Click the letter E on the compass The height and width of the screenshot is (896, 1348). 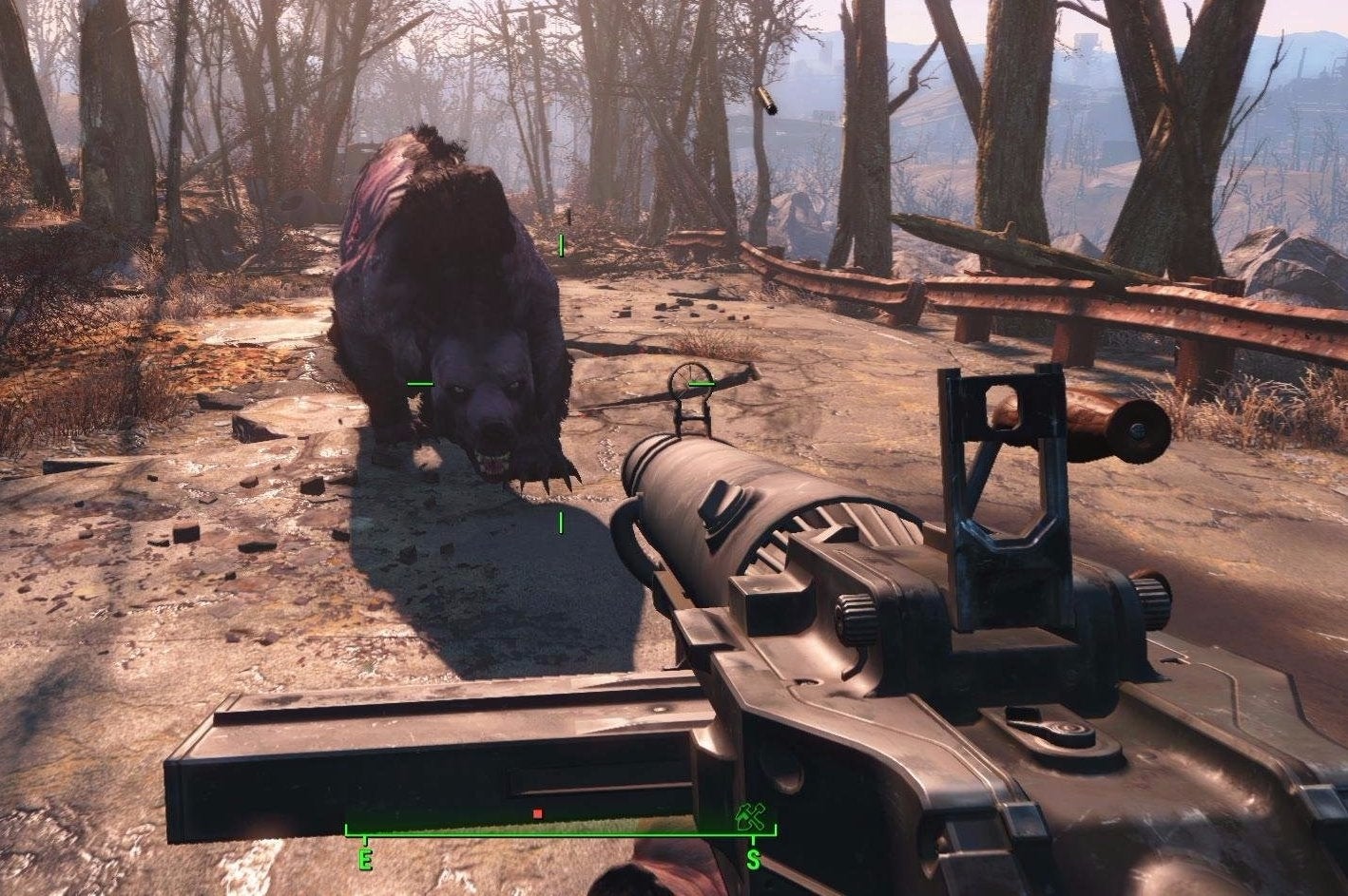(364, 858)
